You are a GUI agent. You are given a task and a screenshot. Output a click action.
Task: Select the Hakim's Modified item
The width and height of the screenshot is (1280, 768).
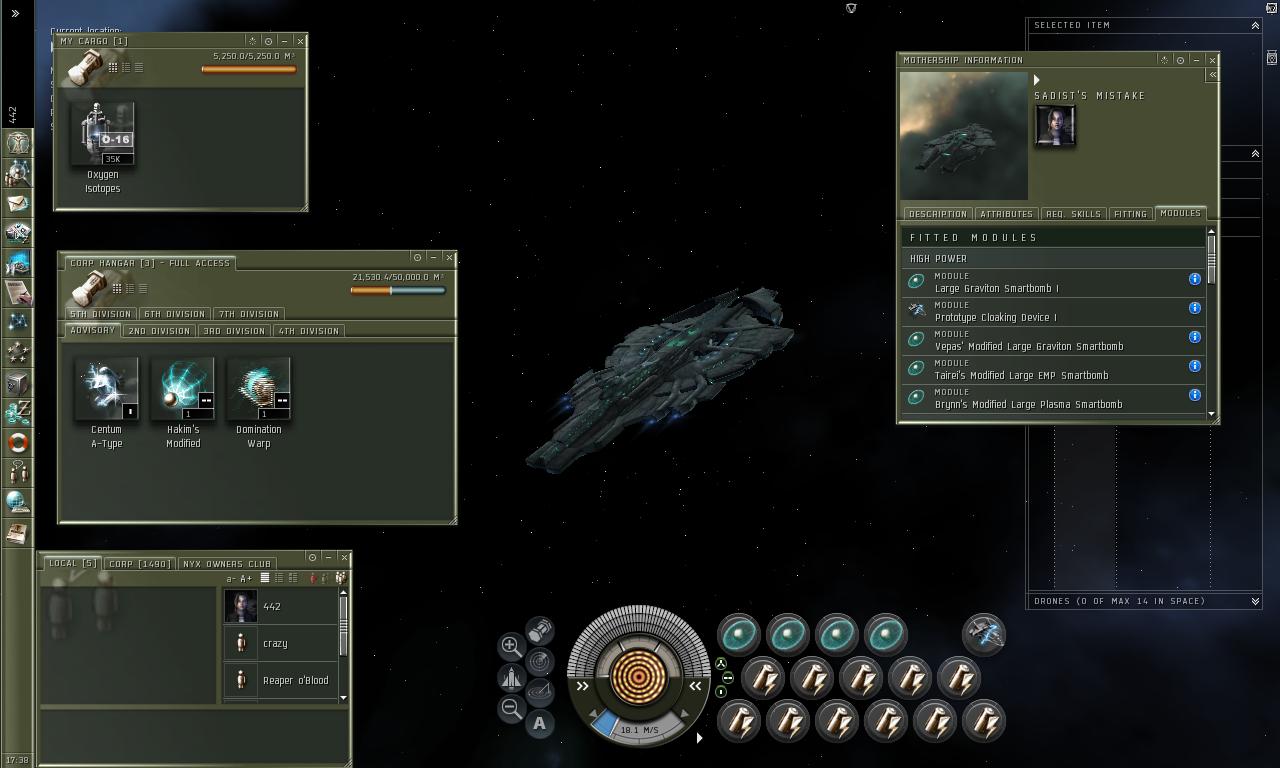coord(182,389)
